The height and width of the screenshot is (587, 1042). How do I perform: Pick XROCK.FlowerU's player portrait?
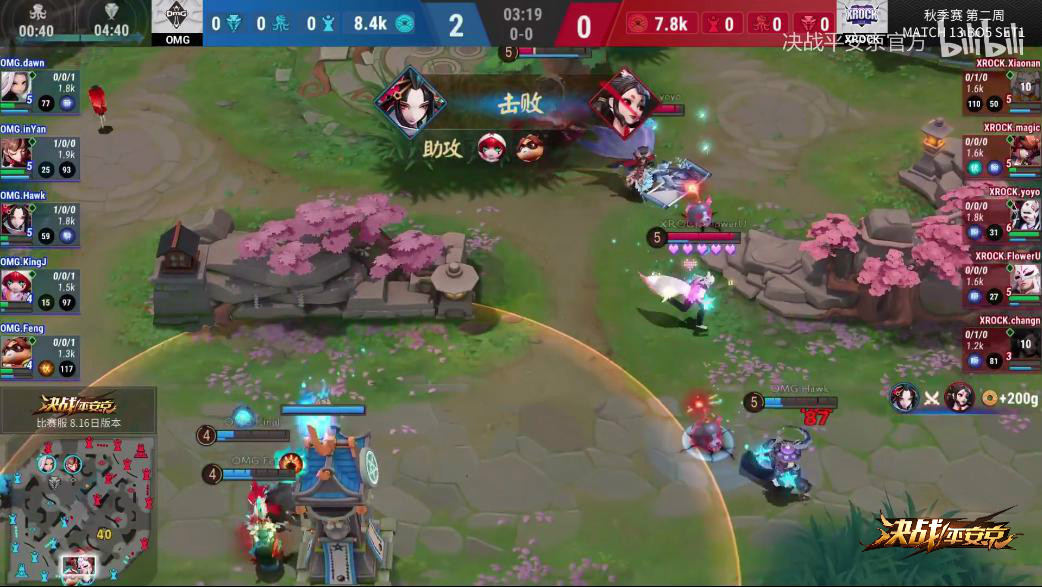click(x=1026, y=281)
